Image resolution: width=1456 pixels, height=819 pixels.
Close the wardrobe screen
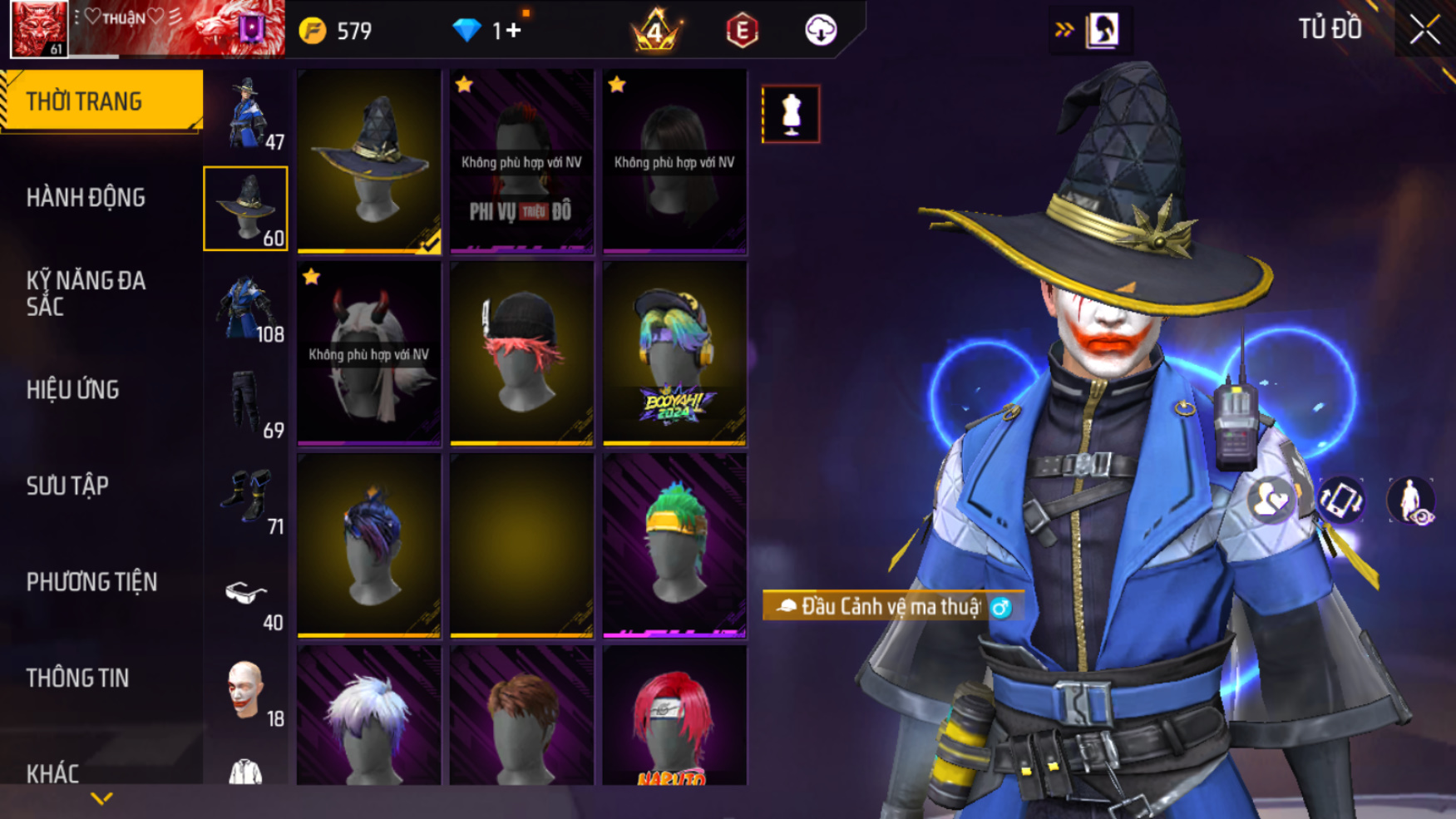[x=1424, y=30]
